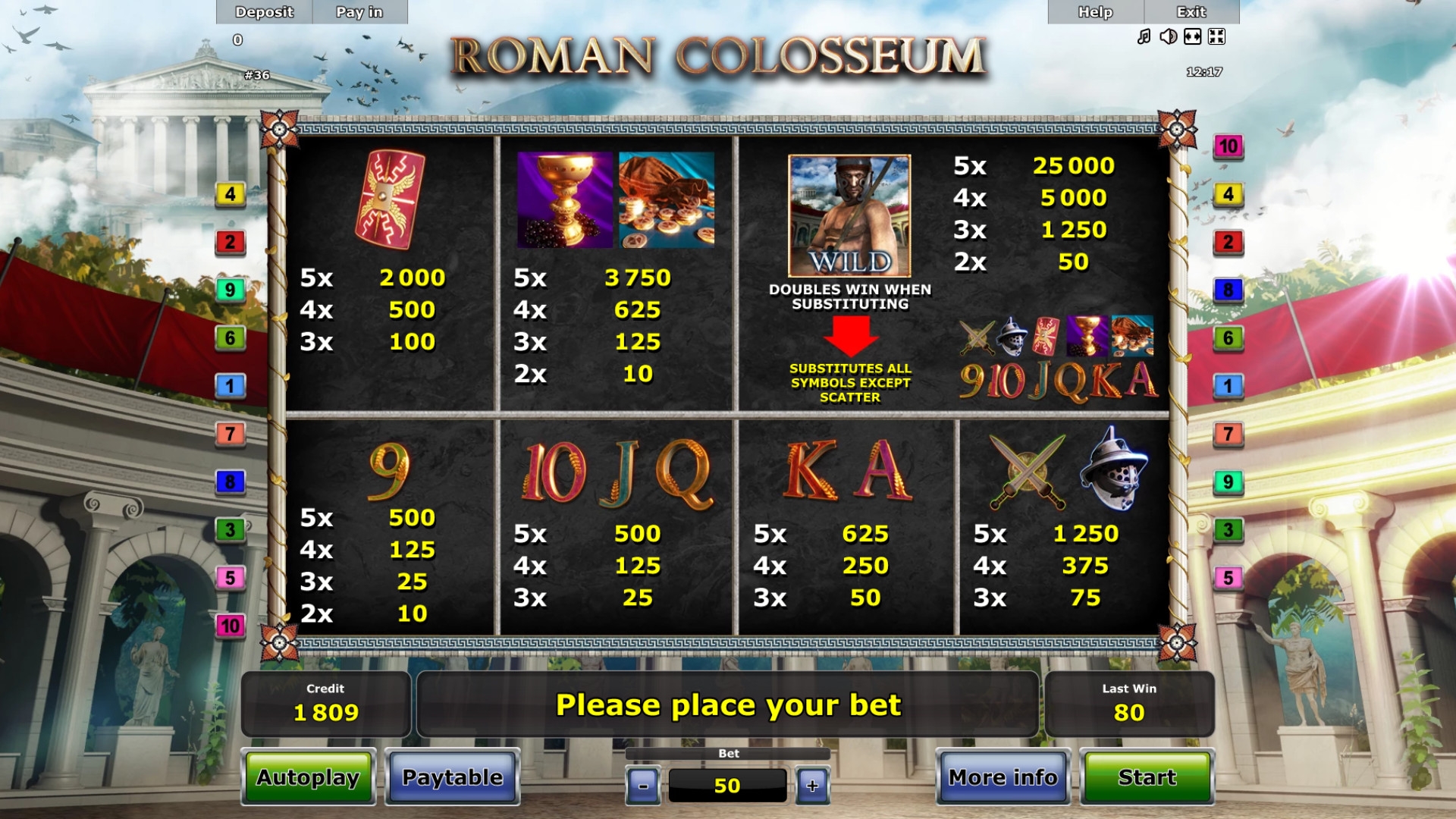
Task: Exit the game
Action: (x=1191, y=12)
